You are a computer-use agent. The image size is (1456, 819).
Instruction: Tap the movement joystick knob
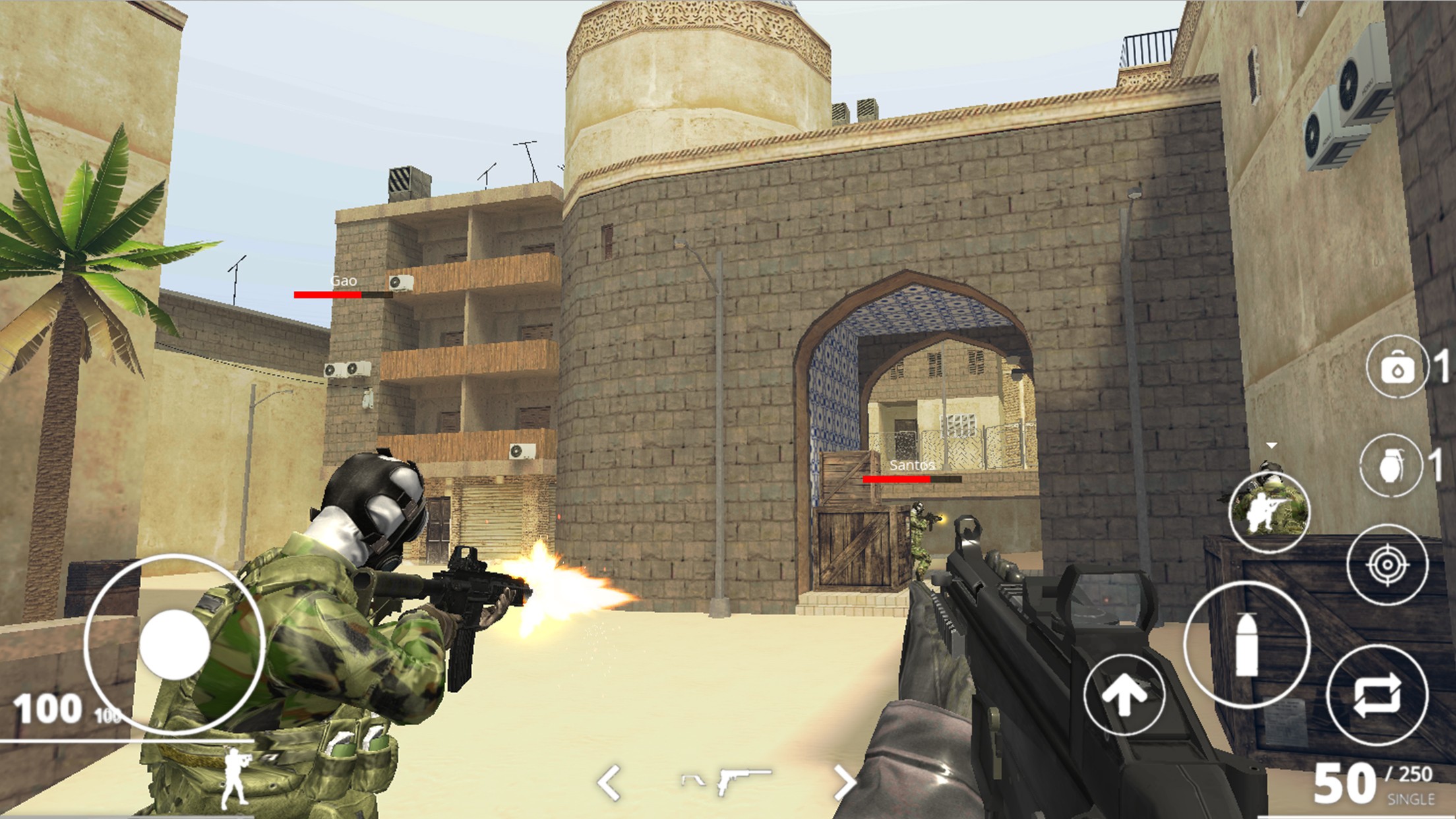tap(174, 644)
